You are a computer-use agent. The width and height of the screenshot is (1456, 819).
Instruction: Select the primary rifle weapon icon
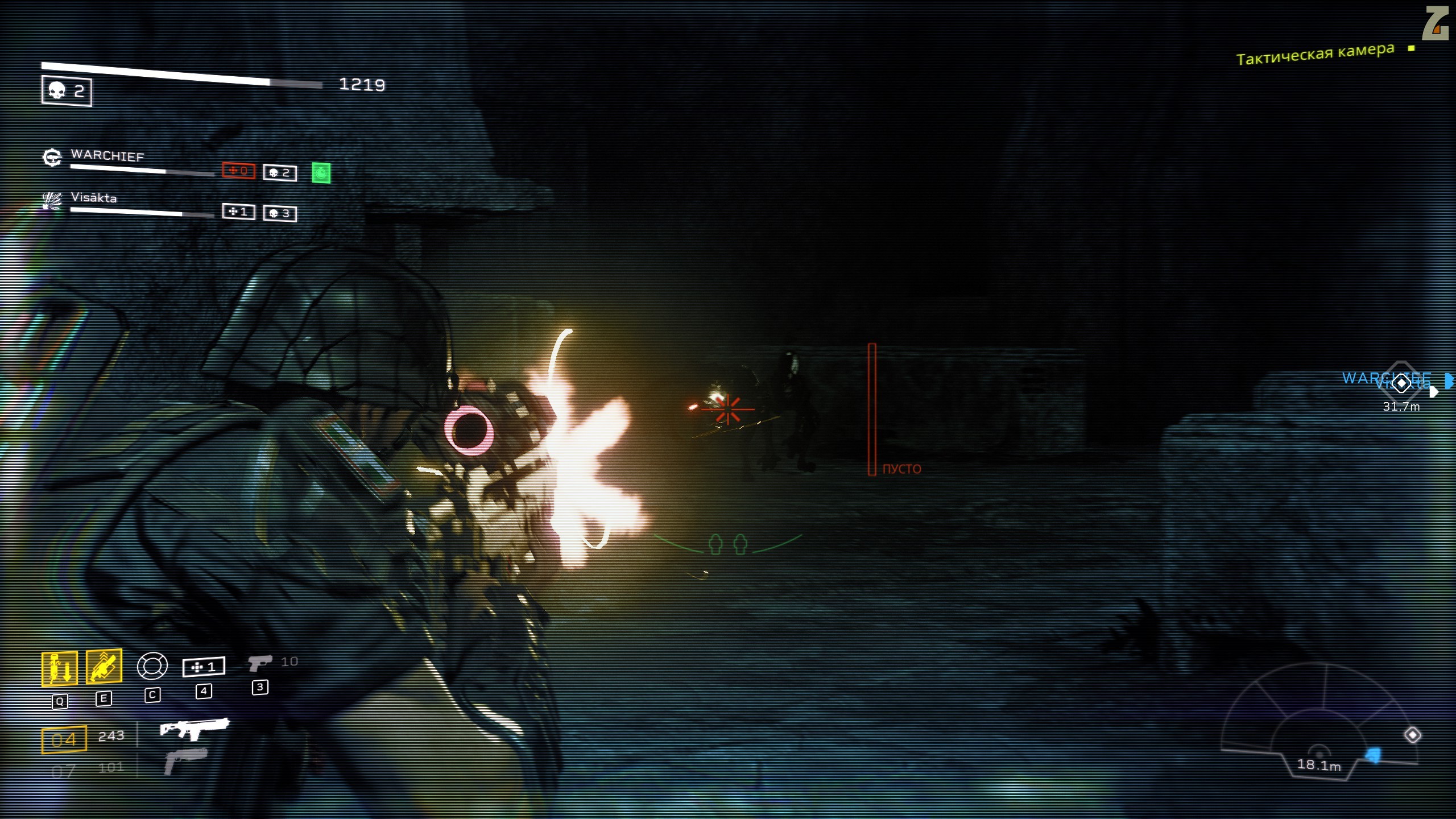coord(194,728)
